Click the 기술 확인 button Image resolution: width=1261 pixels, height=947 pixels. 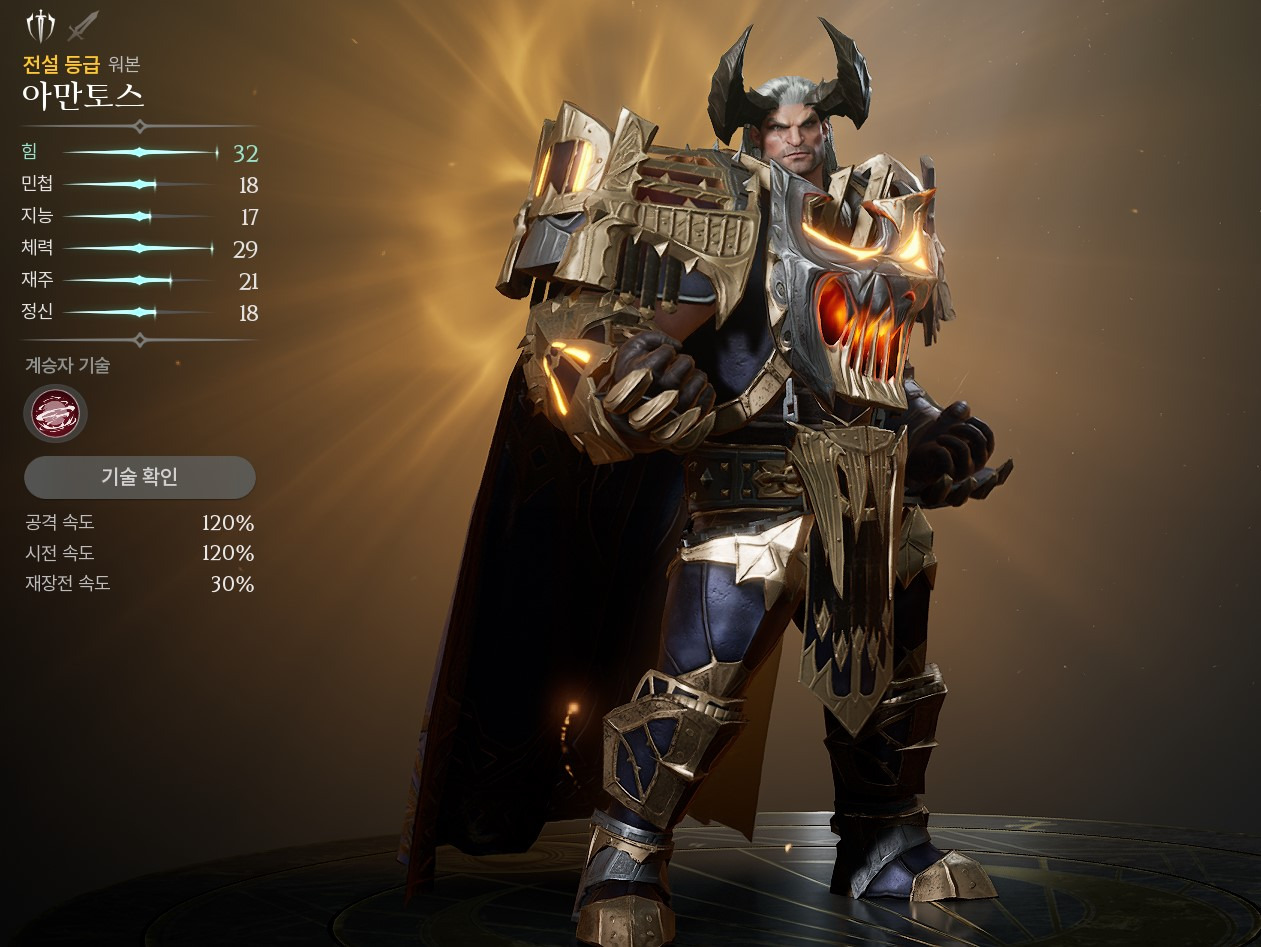click(139, 477)
